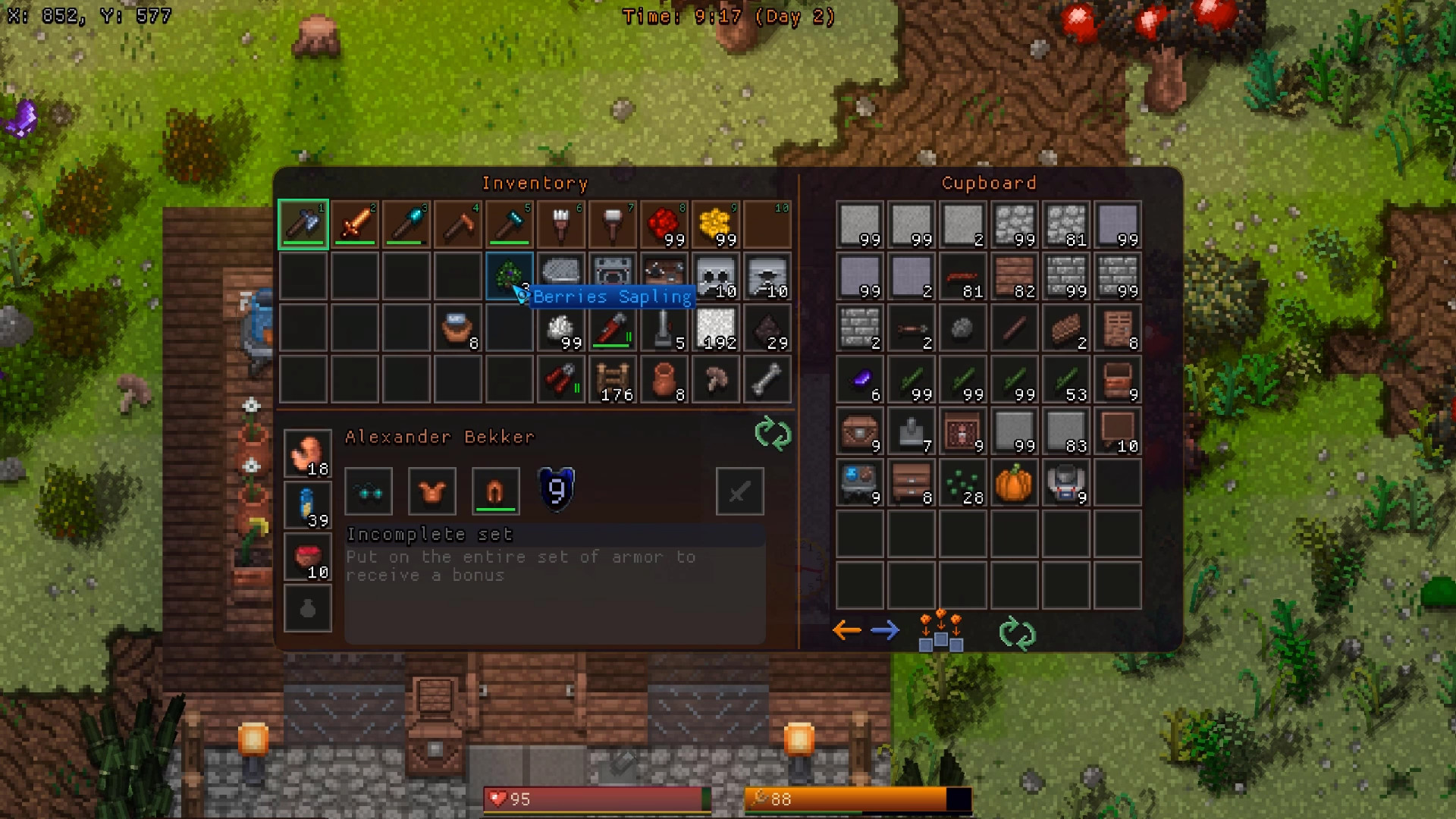1456x819 pixels.
Task: Select the wooden dresser item in the Cupboard
Action: click(912, 483)
